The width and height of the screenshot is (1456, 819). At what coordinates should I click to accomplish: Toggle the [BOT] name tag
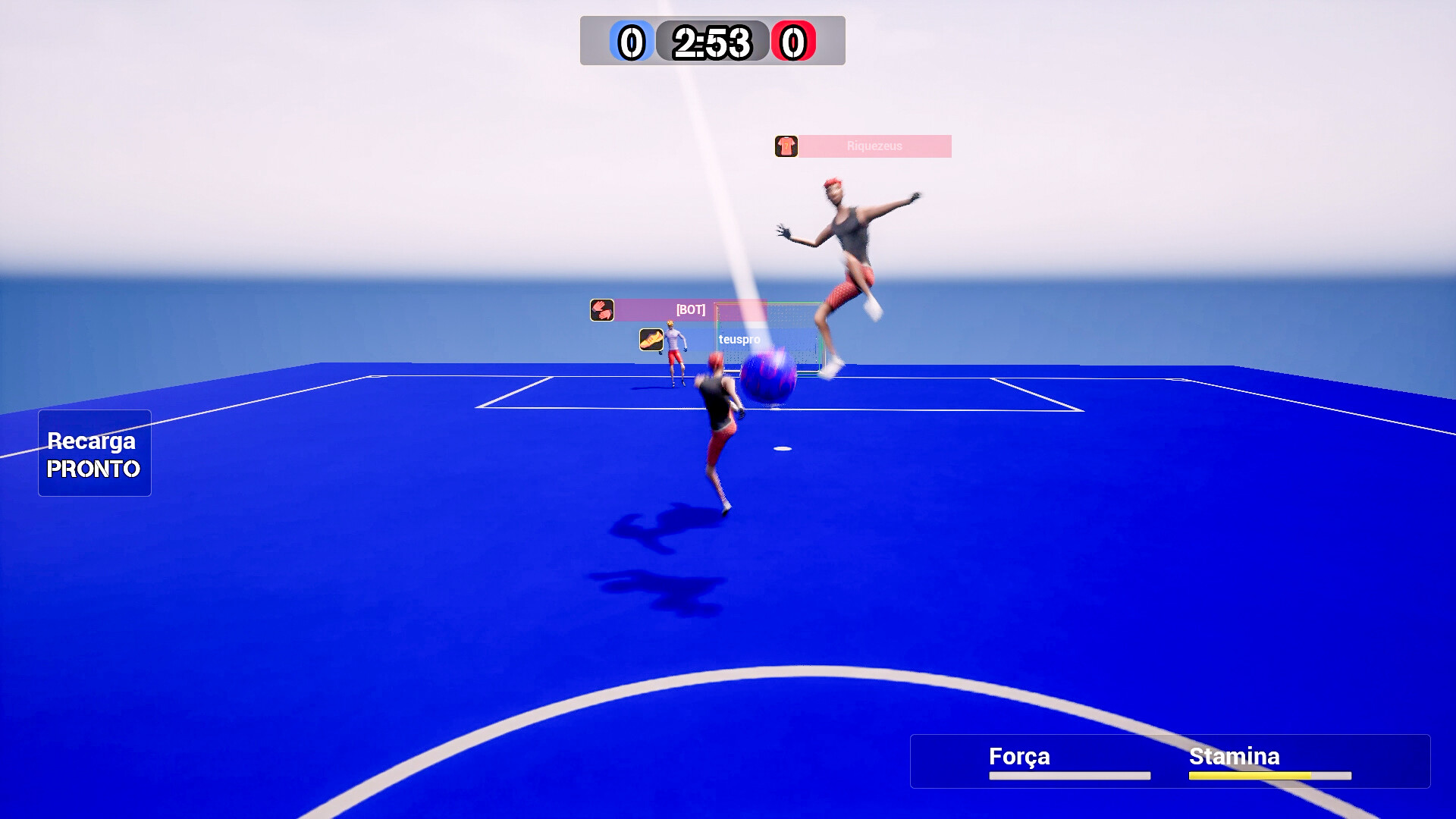pyautogui.click(x=690, y=310)
